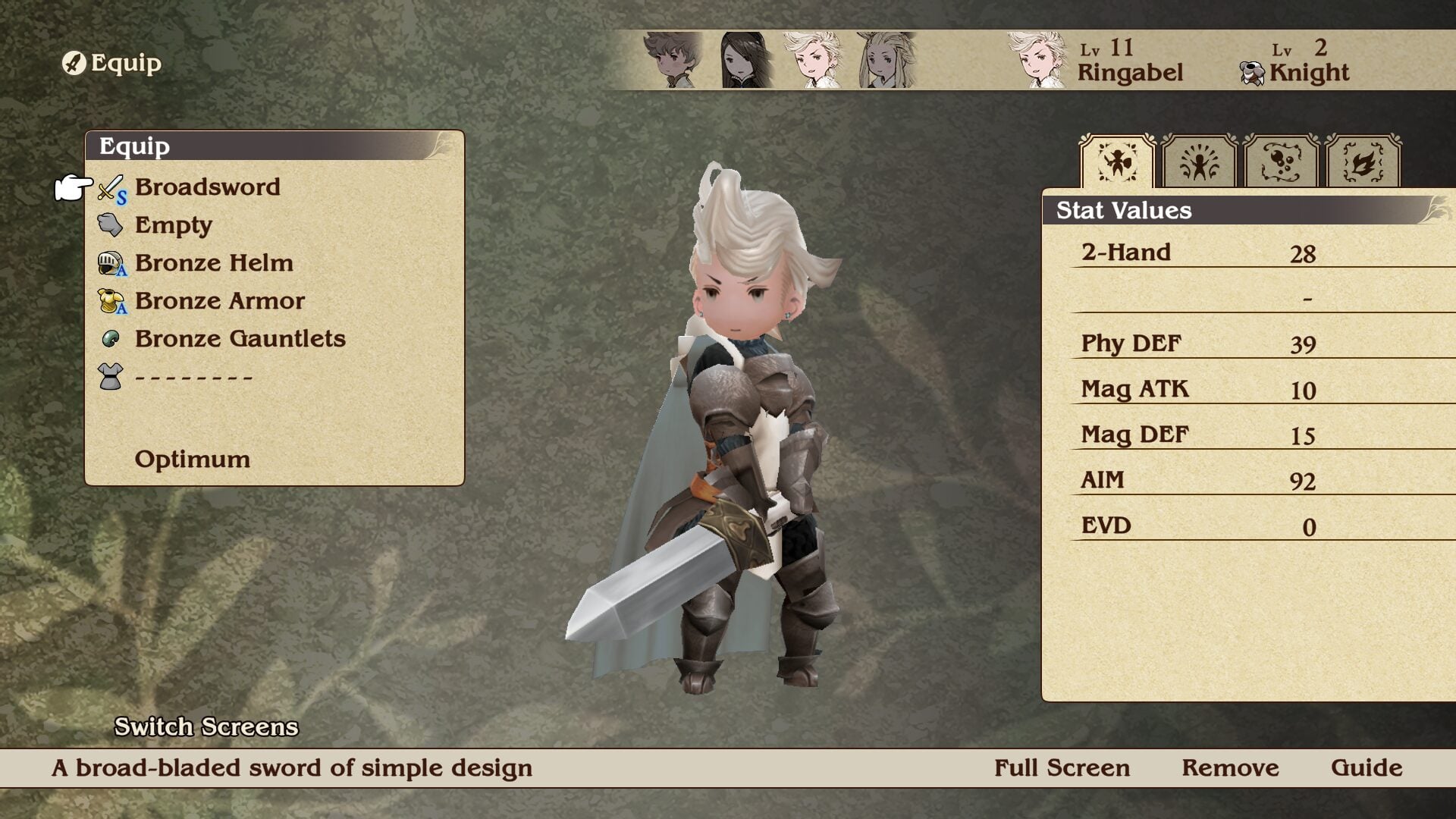
Task: Select the Broadsword weapon slot
Action: pos(207,187)
